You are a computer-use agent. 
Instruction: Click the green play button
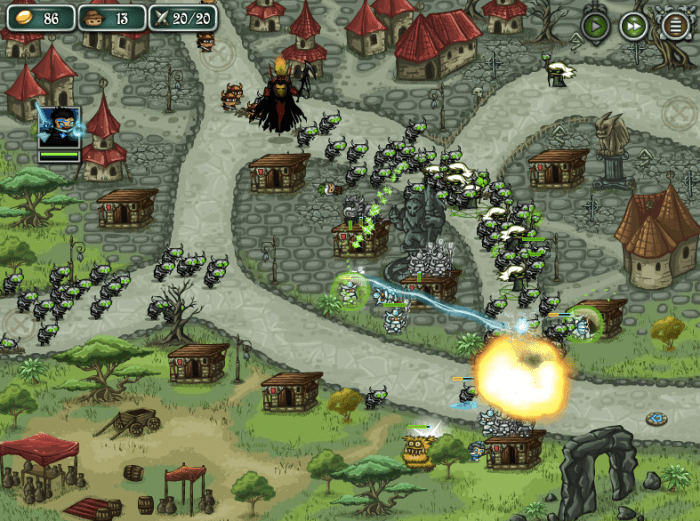point(596,25)
